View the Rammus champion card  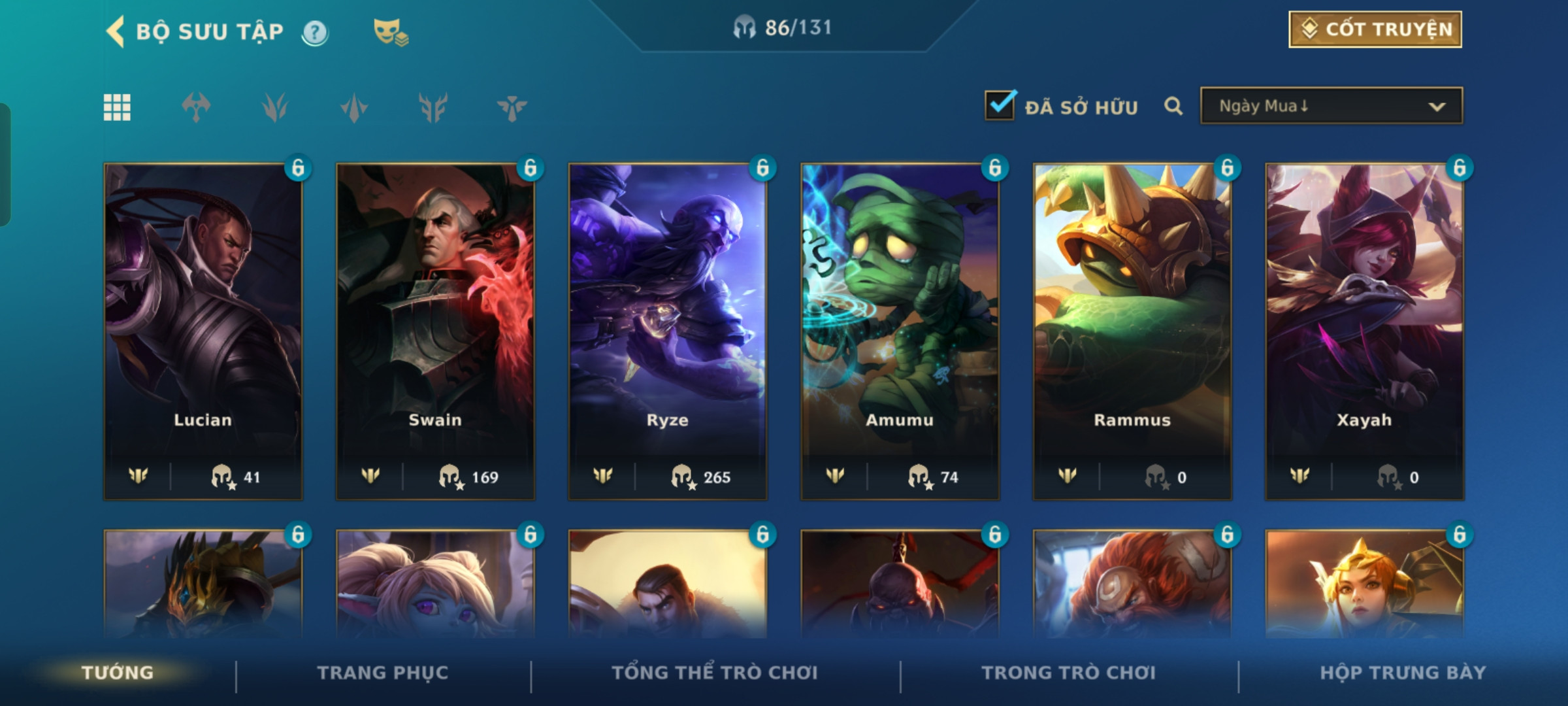(x=1132, y=331)
